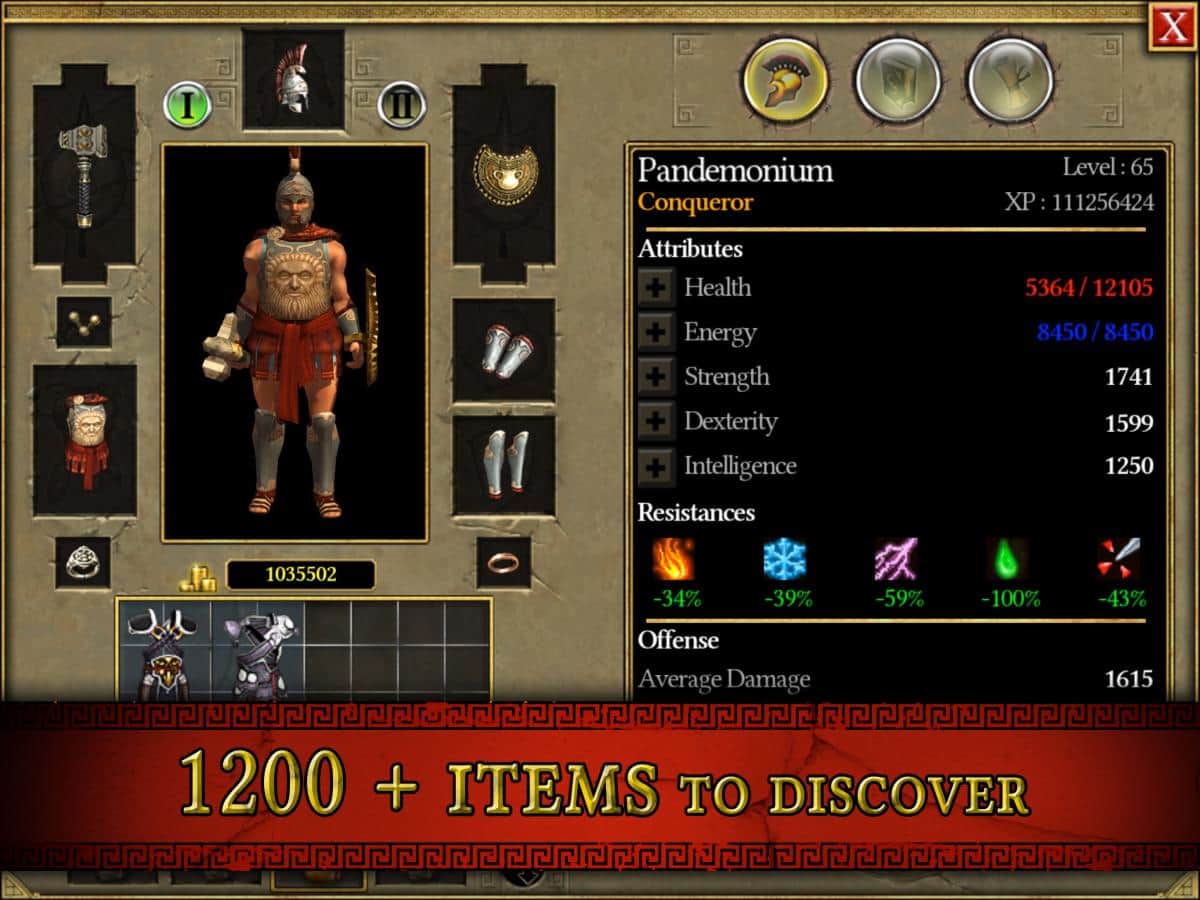This screenshot has height=900, width=1200.
Task: Select the equipped leg greaves slot
Action: click(504, 465)
